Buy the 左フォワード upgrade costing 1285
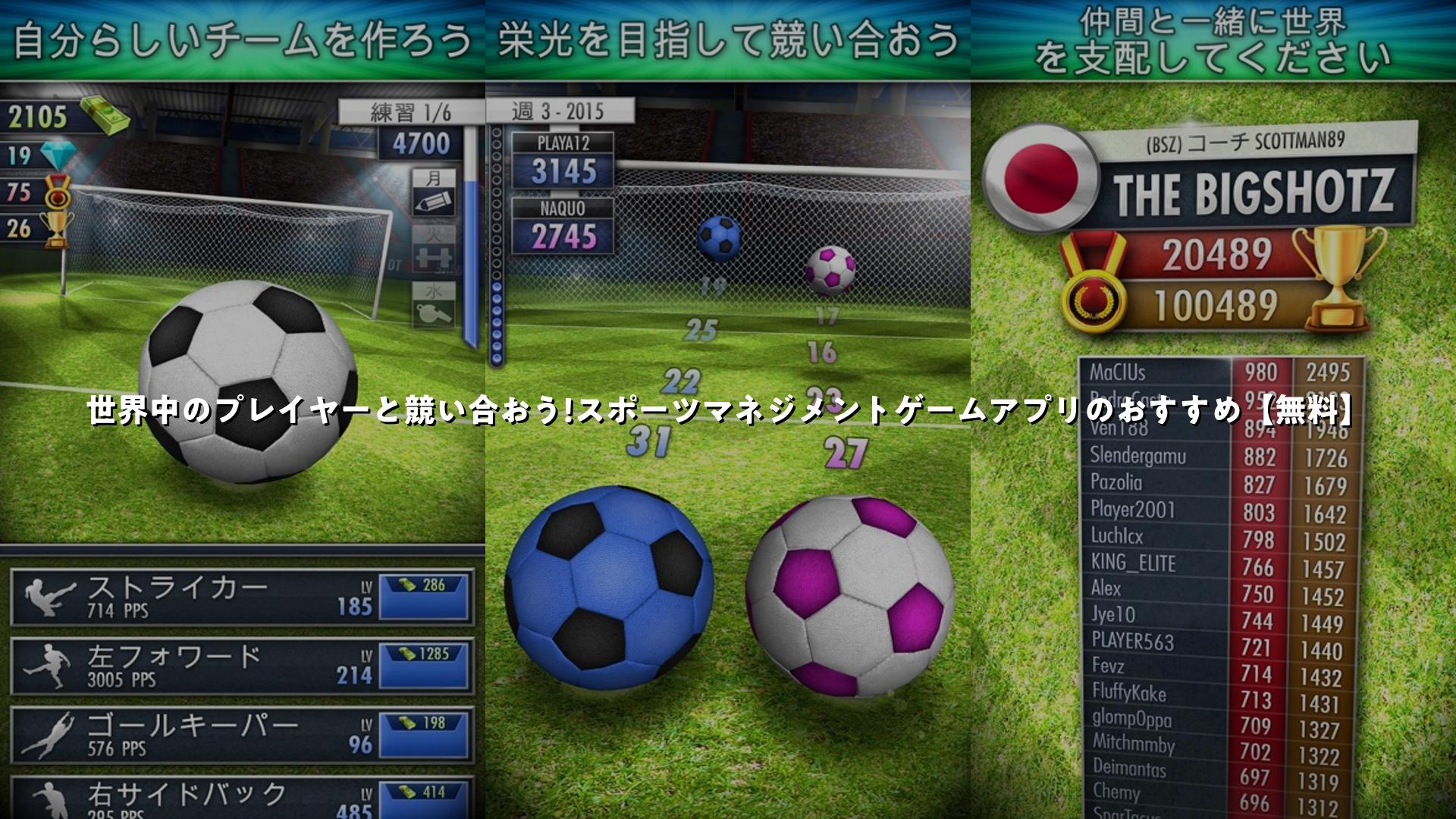The width and height of the screenshot is (1456, 819). [x=424, y=665]
